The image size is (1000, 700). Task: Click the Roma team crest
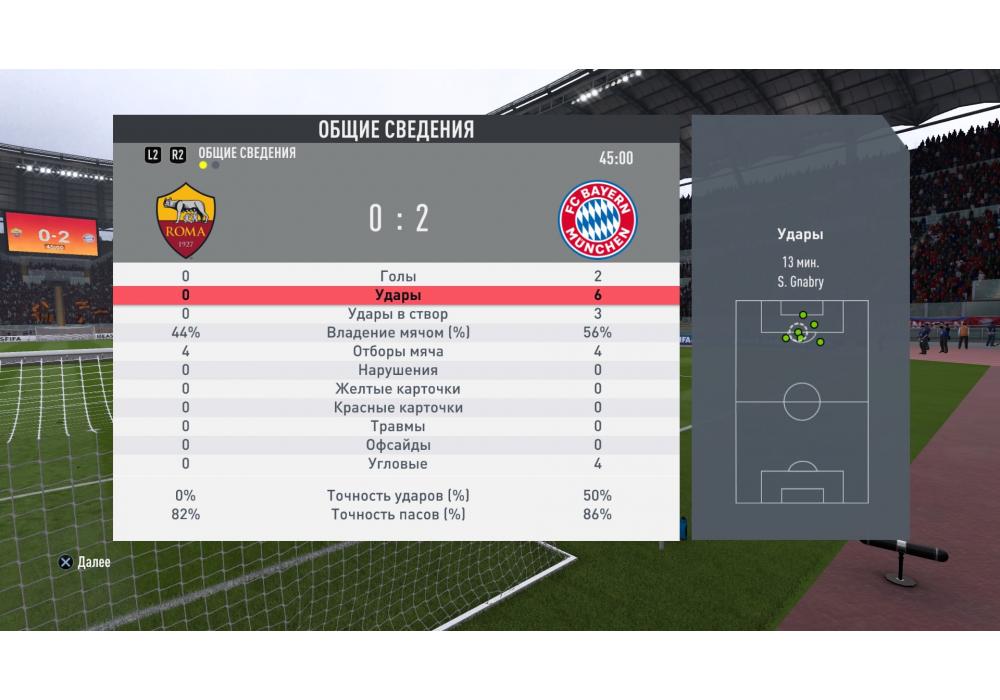click(186, 221)
